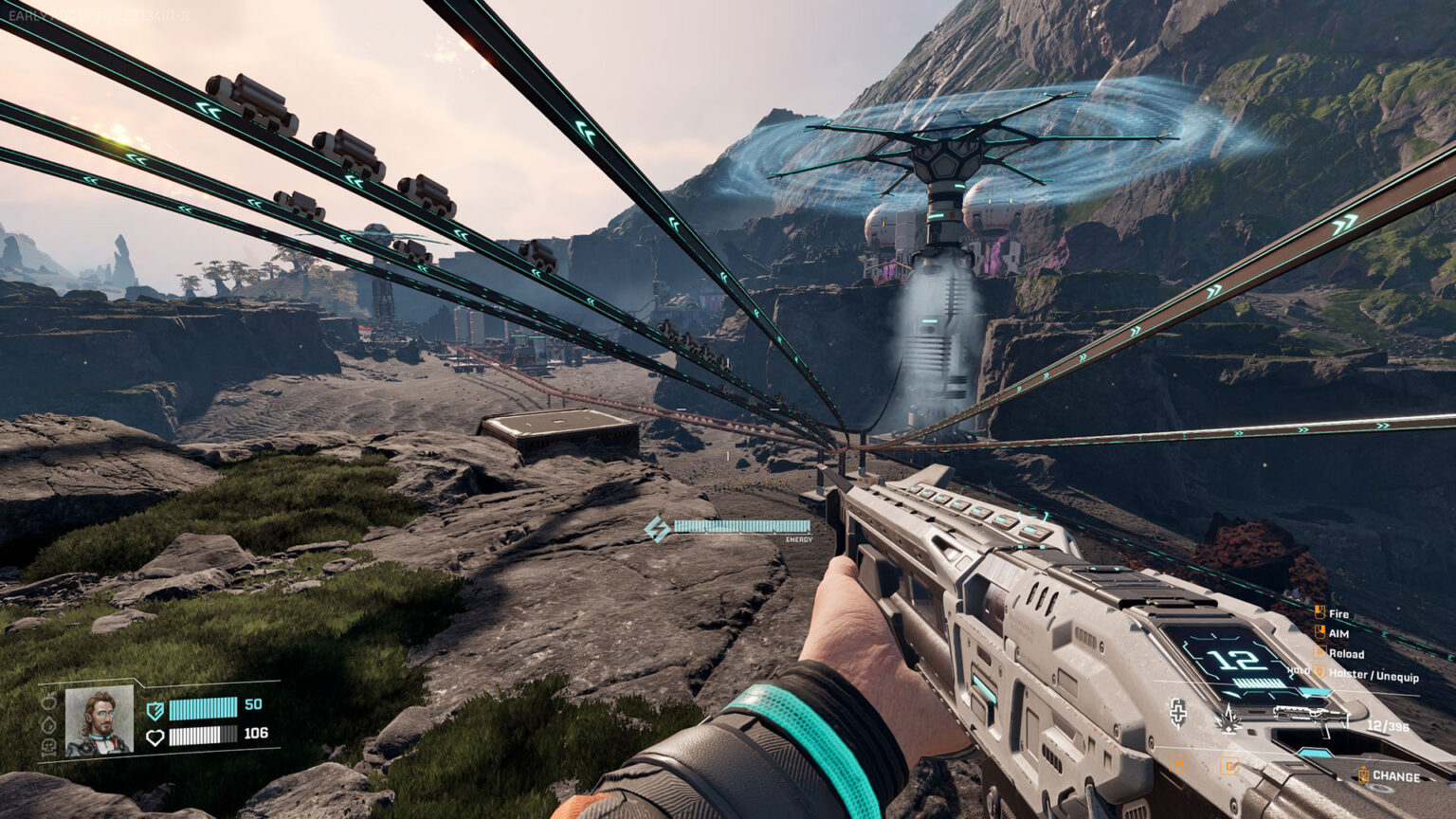Click the weapon silhouette icon beside 12/396
Image resolution: width=1456 pixels, height=819 pixels.
pos(1308,716)
